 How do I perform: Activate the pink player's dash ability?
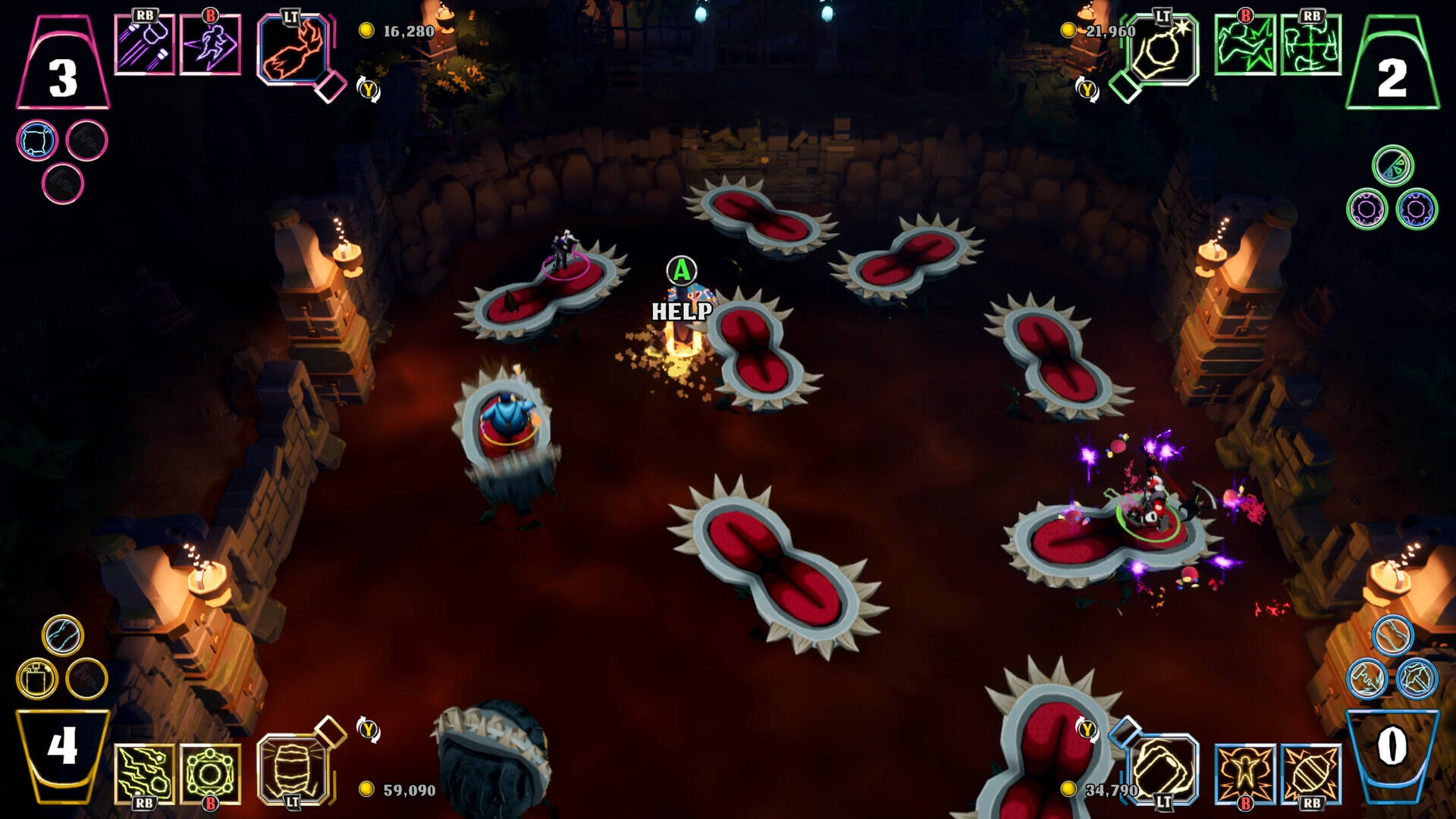210,45
